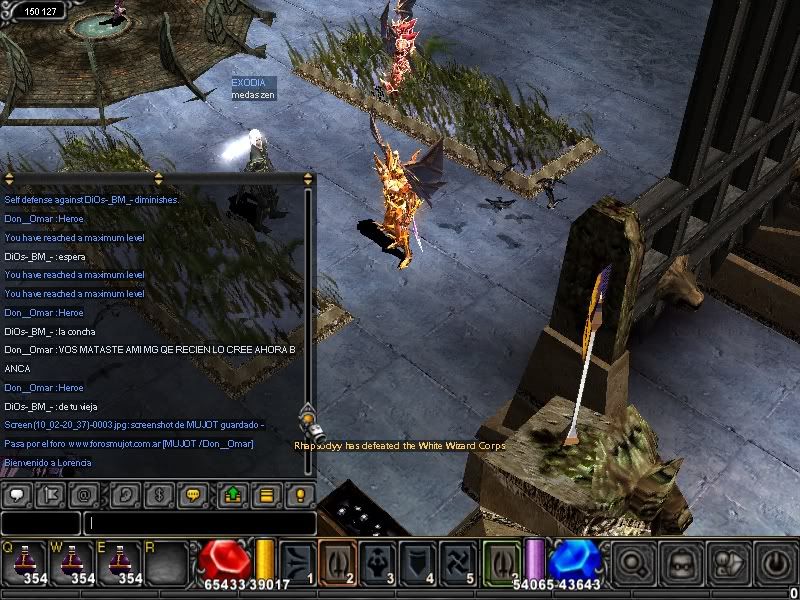Select skill slot number 3
The image size is (800, 600).
(x=379, y=563)
